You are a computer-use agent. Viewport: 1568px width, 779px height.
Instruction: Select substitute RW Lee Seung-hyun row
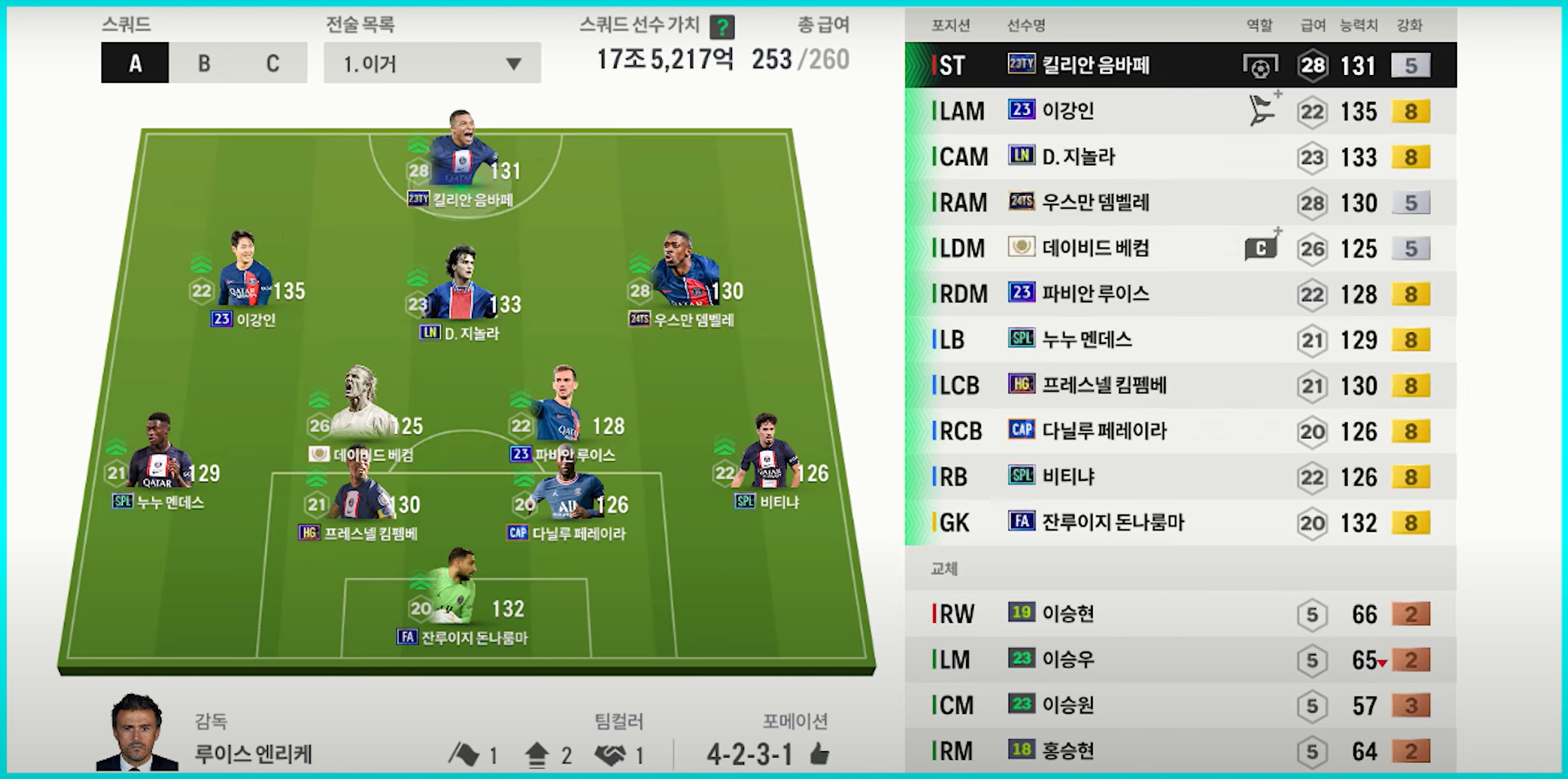click(1179, 614)
